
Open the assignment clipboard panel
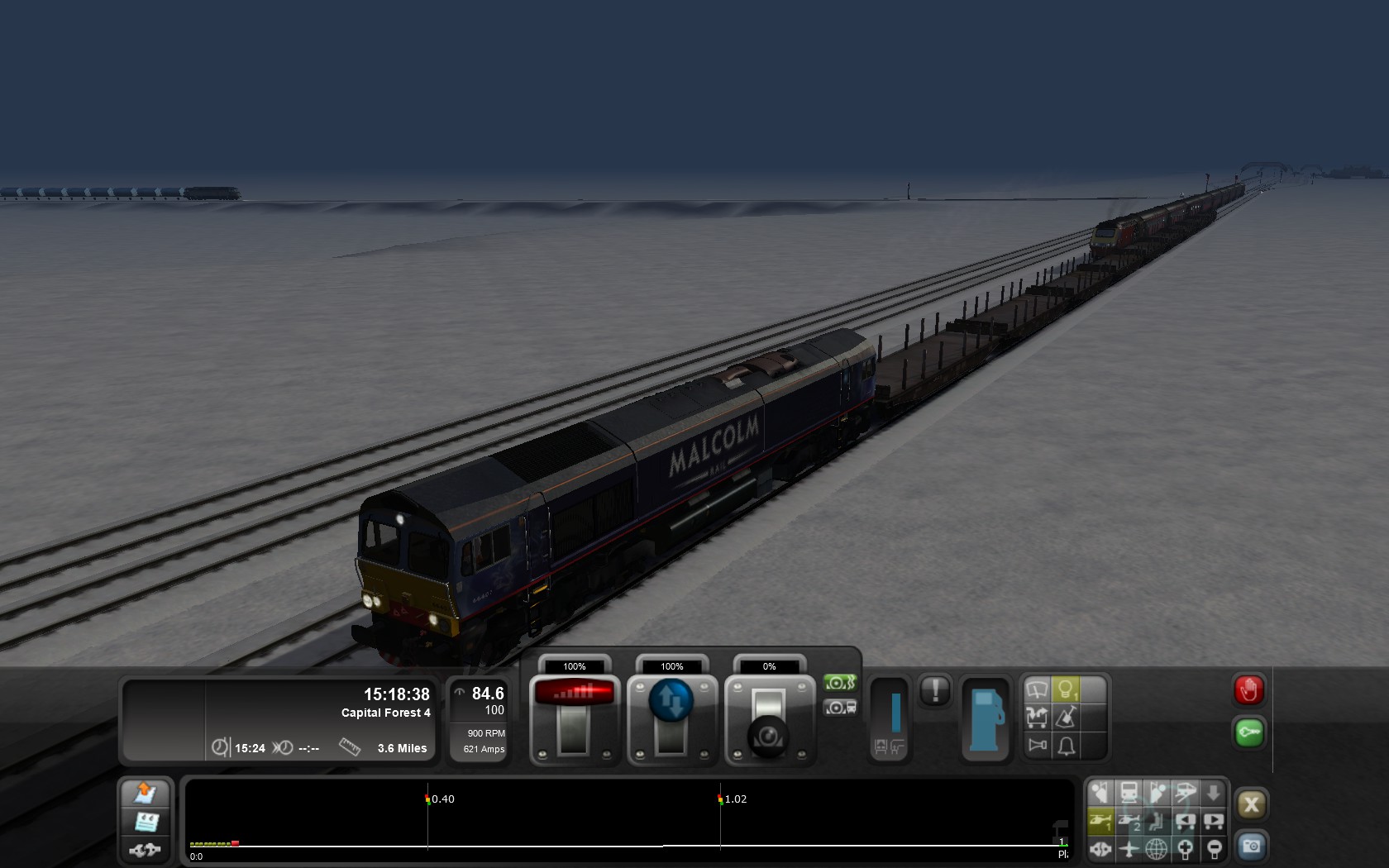[146, 822]
